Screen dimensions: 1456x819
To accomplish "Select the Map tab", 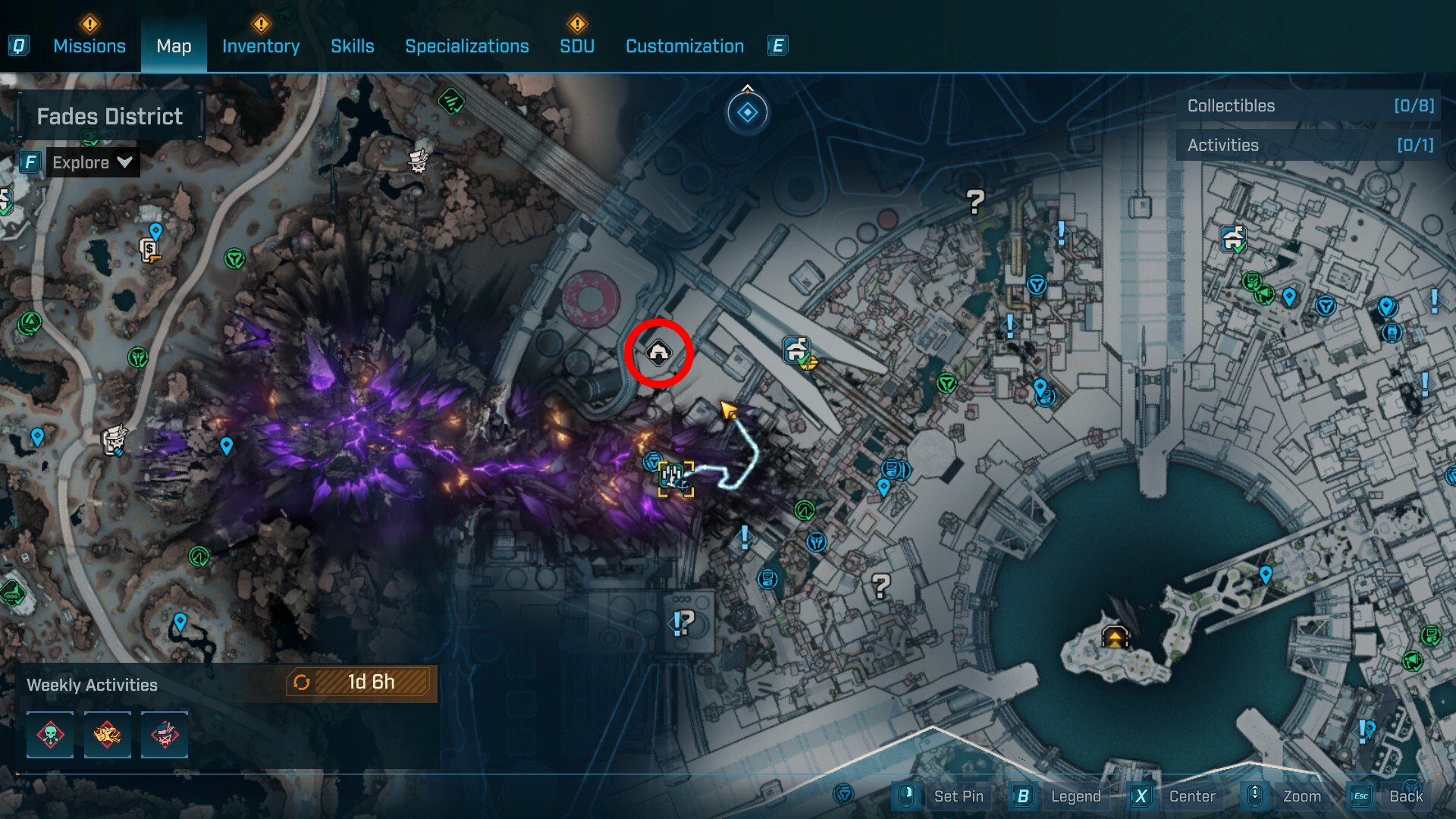I will 174,46.
